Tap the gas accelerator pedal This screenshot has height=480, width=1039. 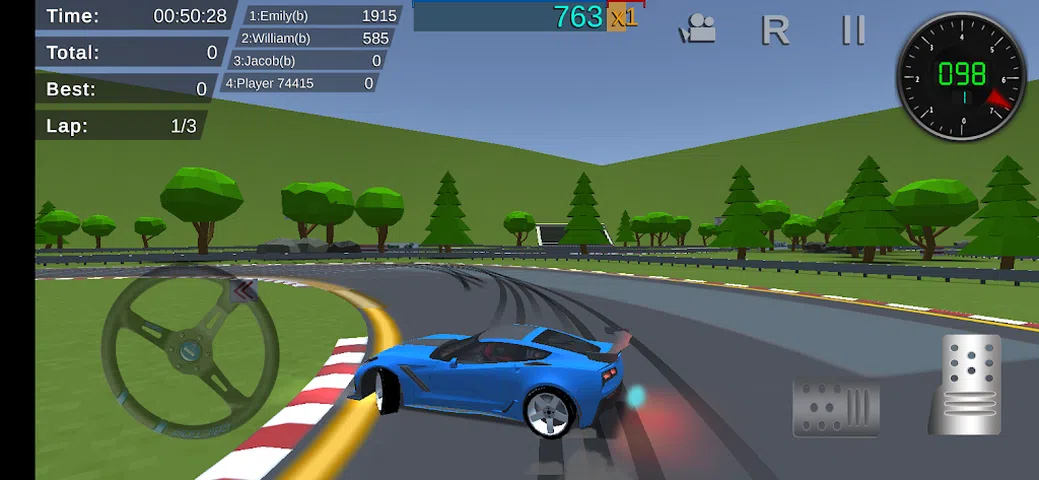pos(965,385)
